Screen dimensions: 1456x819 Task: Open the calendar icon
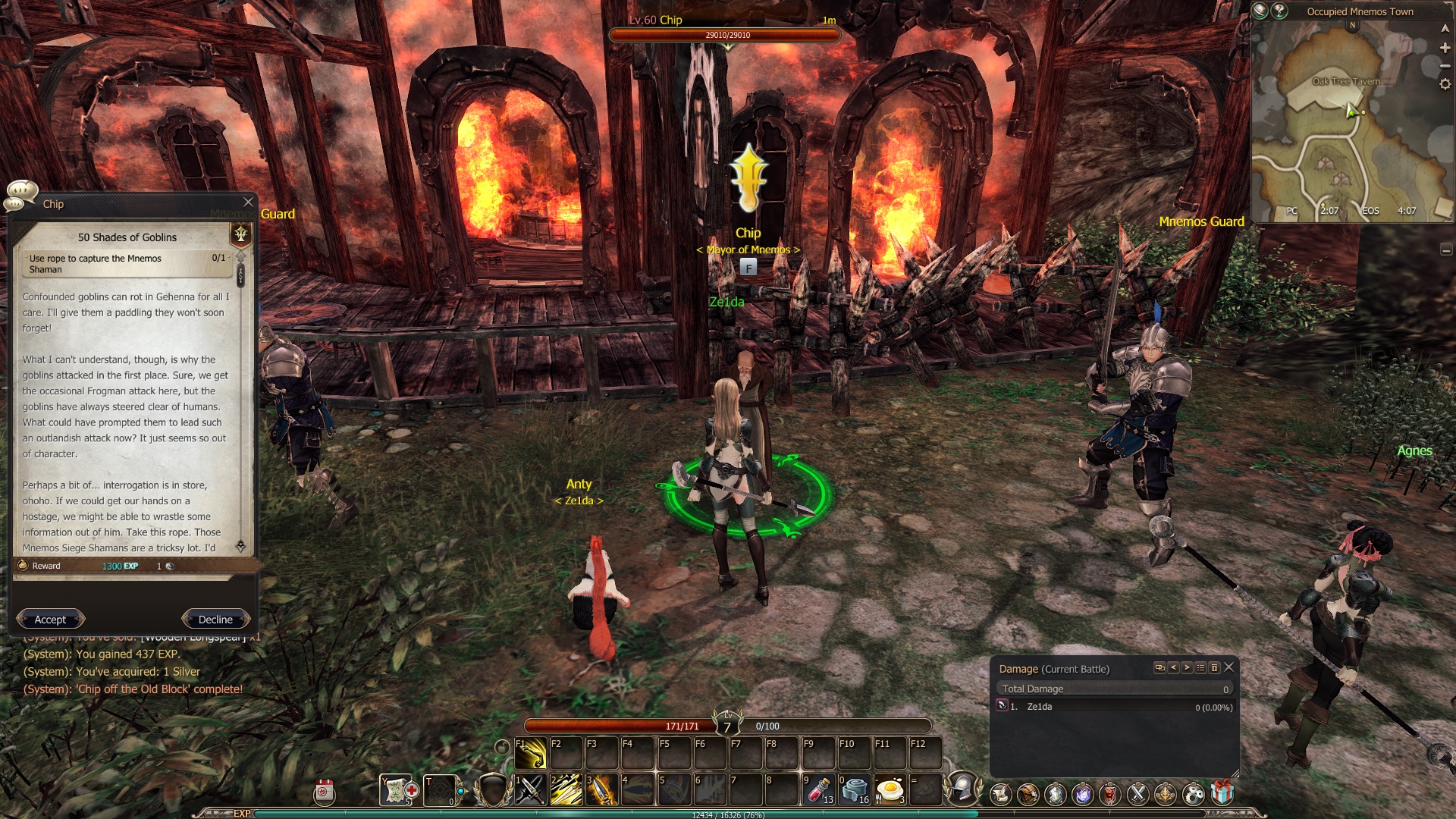click(x=324, y=792)
